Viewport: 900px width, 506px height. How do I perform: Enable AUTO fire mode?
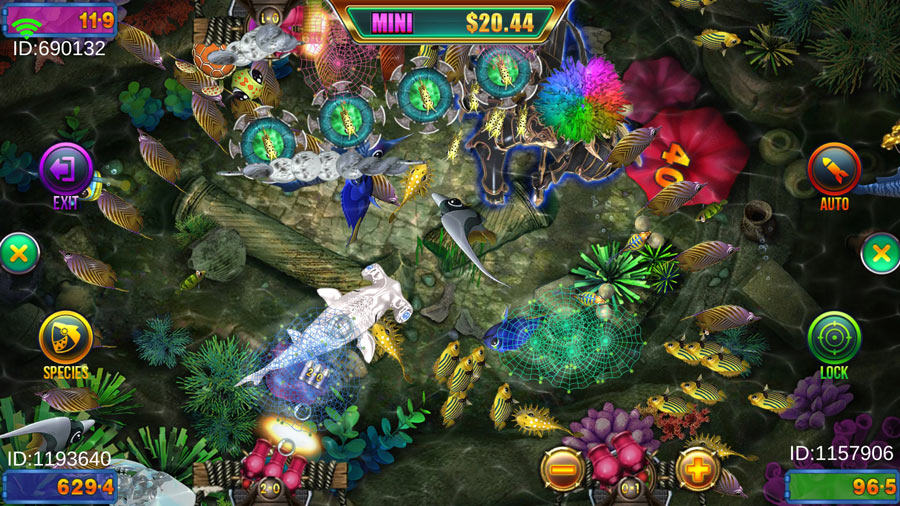tap(834, 169)
